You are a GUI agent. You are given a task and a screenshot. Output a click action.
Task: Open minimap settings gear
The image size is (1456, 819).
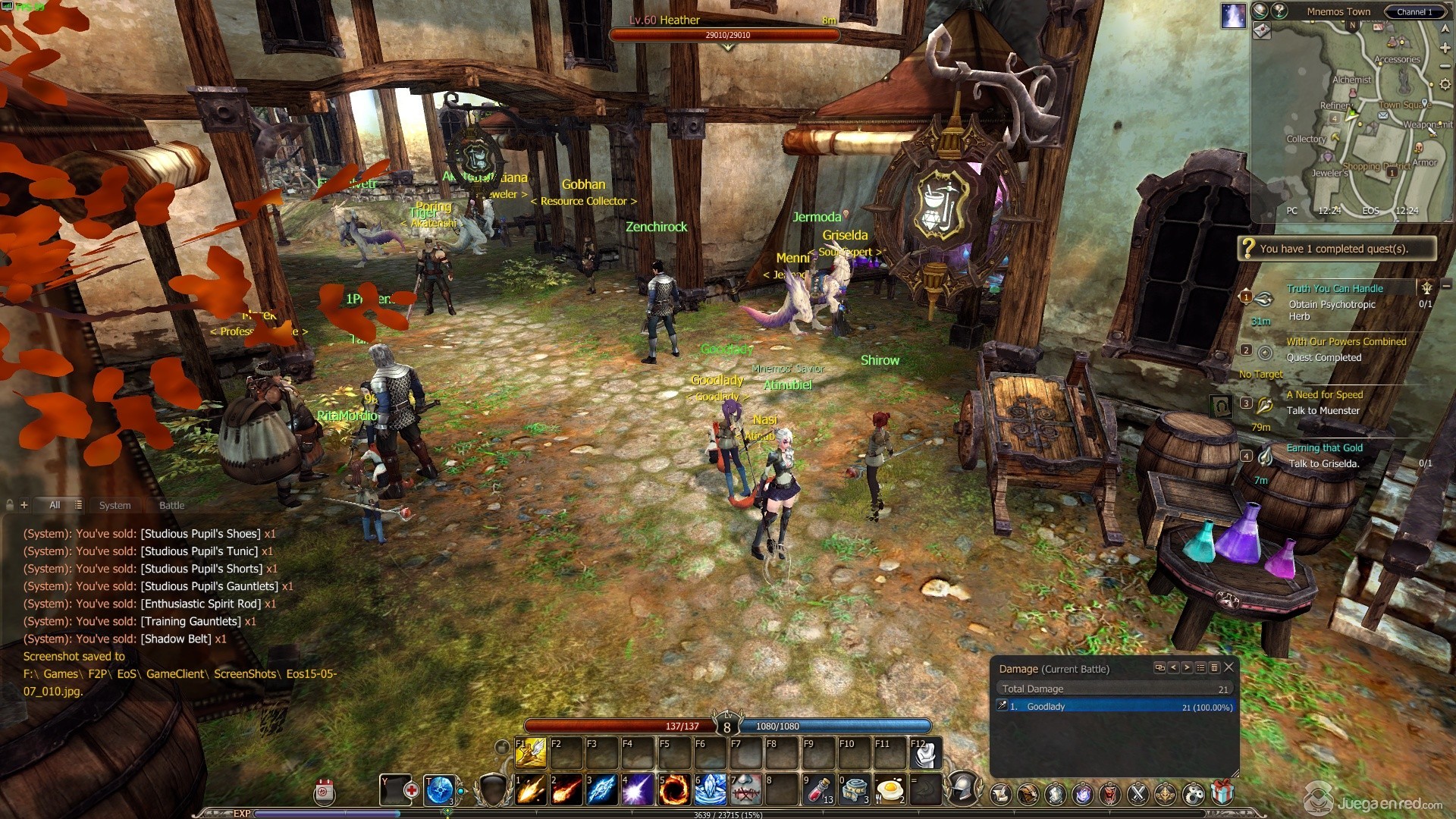point(1445,85)
